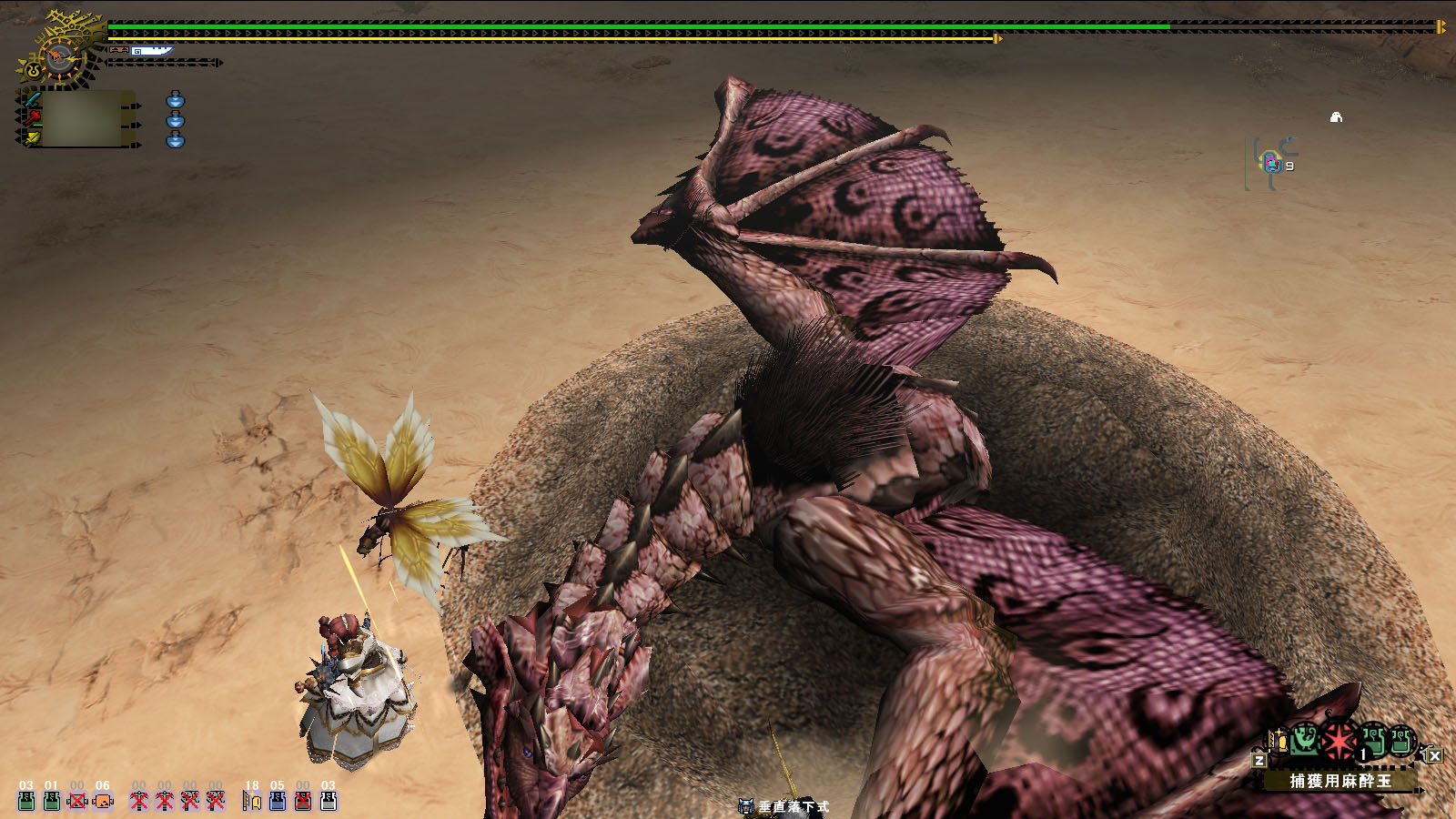Open the area minimap
This screenshot has height=819, width=1456.
1272,164
